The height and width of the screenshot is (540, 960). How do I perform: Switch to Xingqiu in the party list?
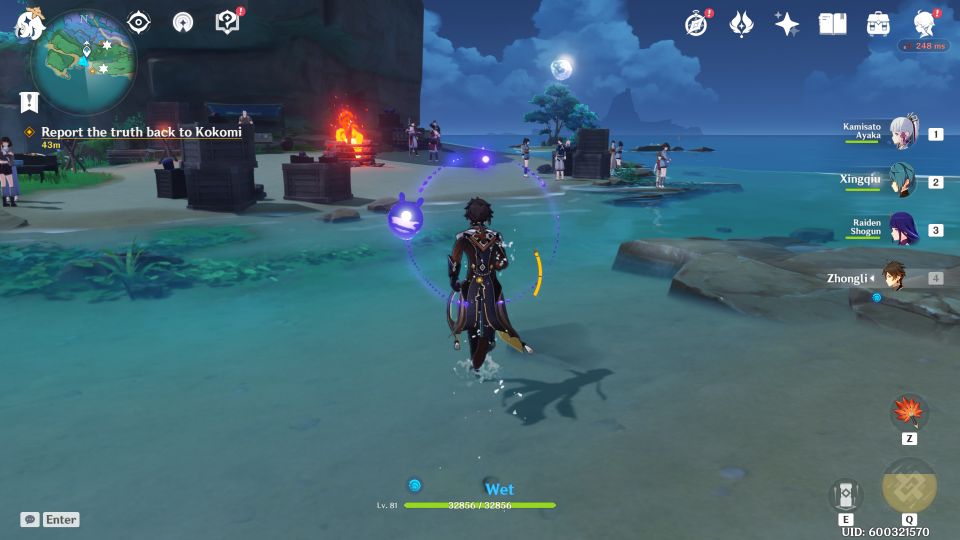tap(903, 181)
